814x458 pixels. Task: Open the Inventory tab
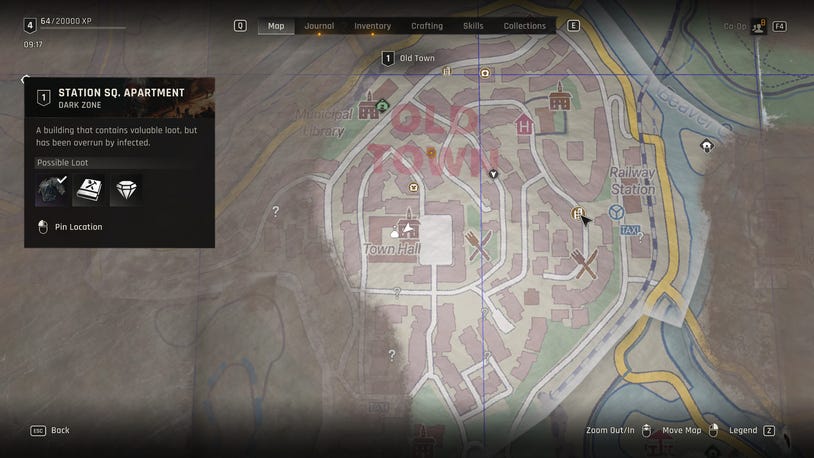tap(372, 26)
